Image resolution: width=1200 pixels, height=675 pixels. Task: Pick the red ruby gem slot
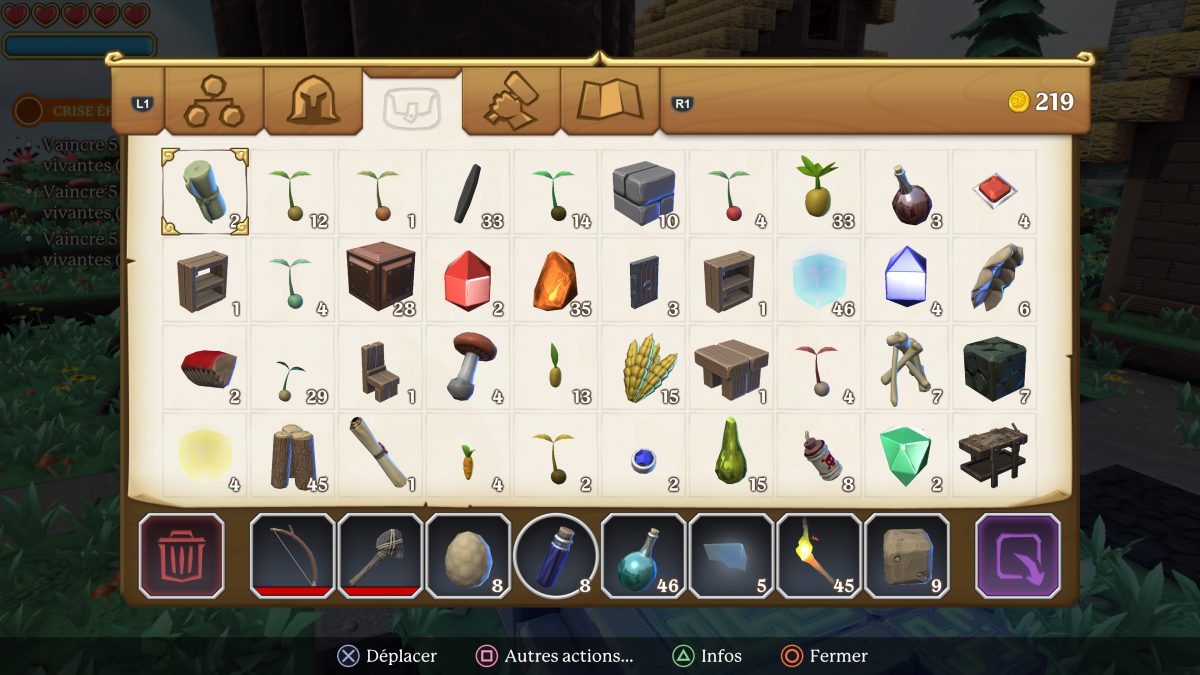[468, 279]
